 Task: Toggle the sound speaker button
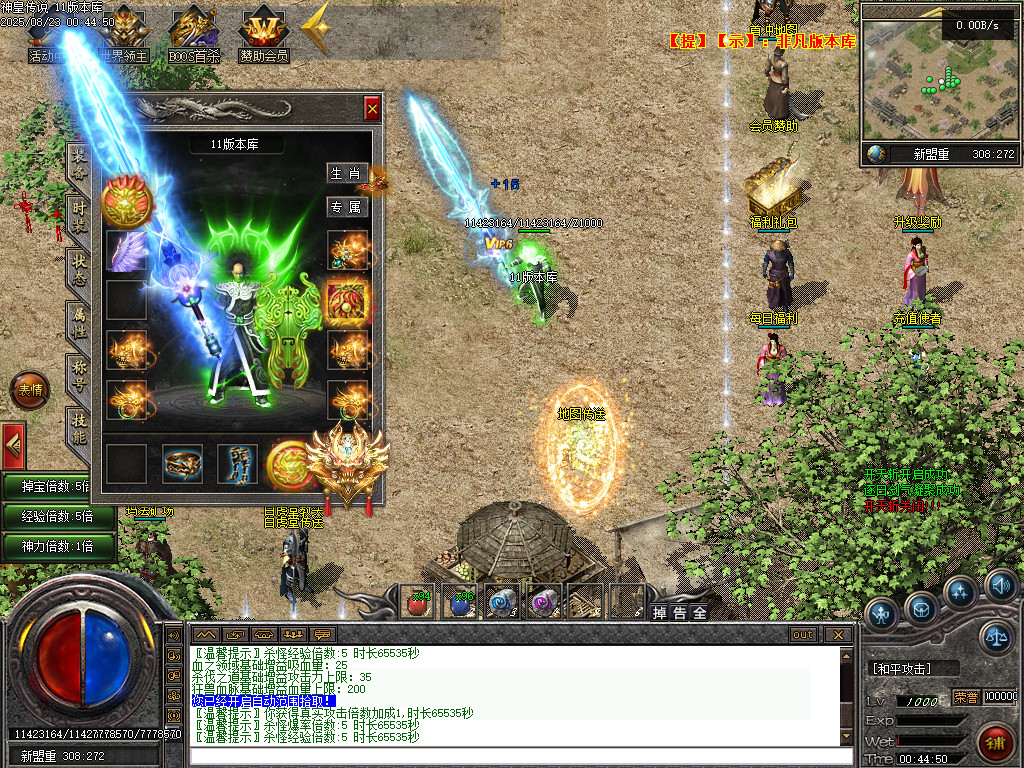[1000, 584]
